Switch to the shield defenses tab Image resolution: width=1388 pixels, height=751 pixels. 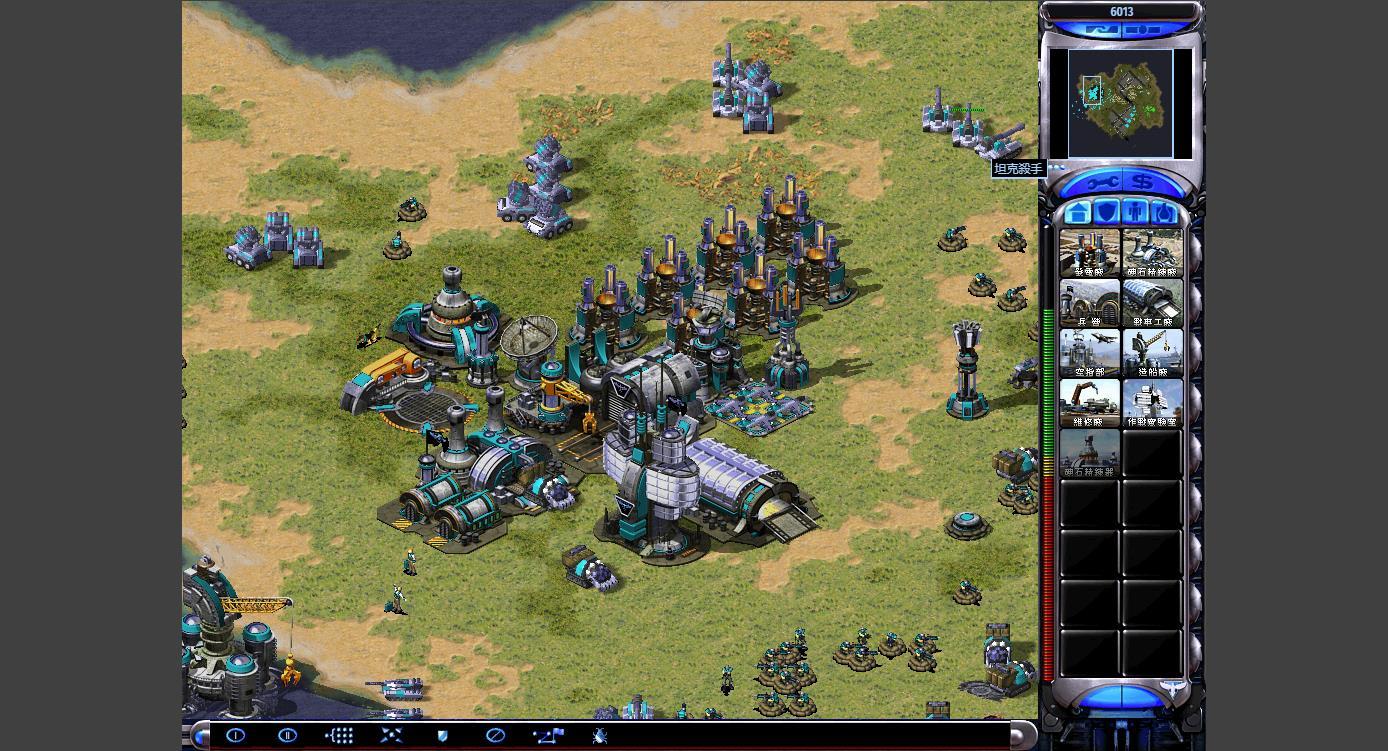coord(1106,212)
